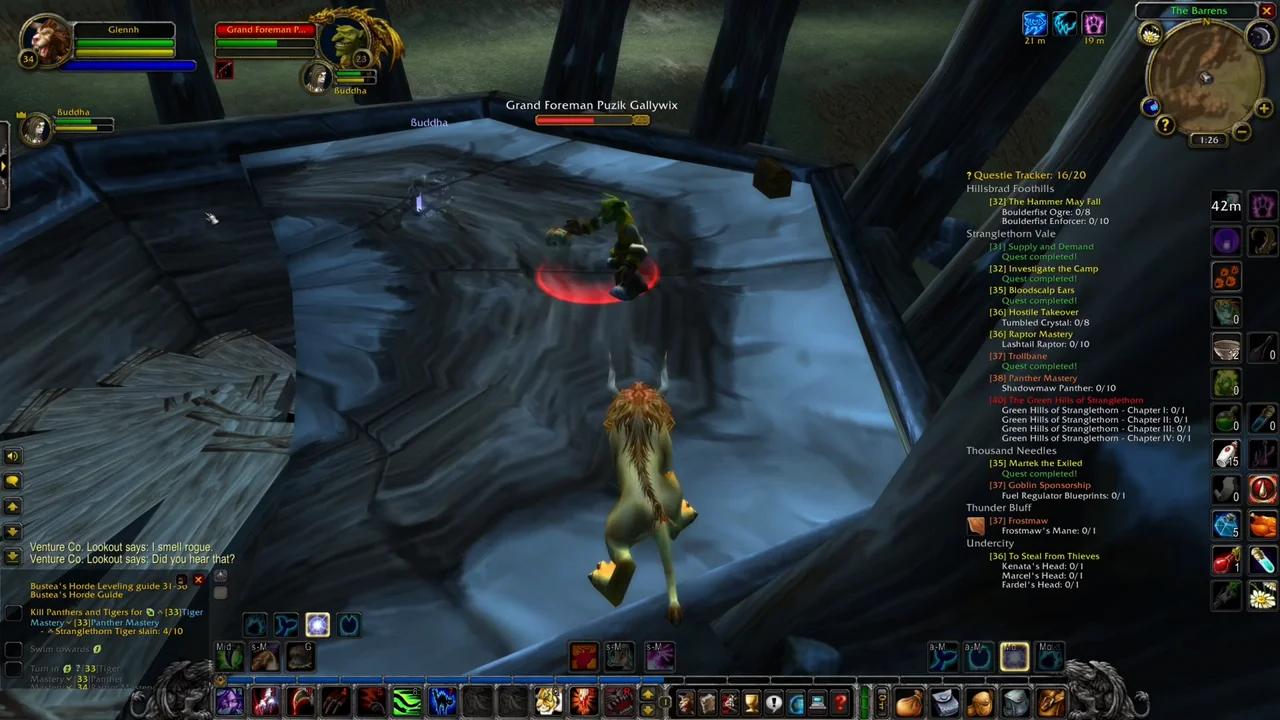Open the LFG dungeon finder micro menu
The image size is (1280, 720).
pyautogui.click(x=795, y=702)
